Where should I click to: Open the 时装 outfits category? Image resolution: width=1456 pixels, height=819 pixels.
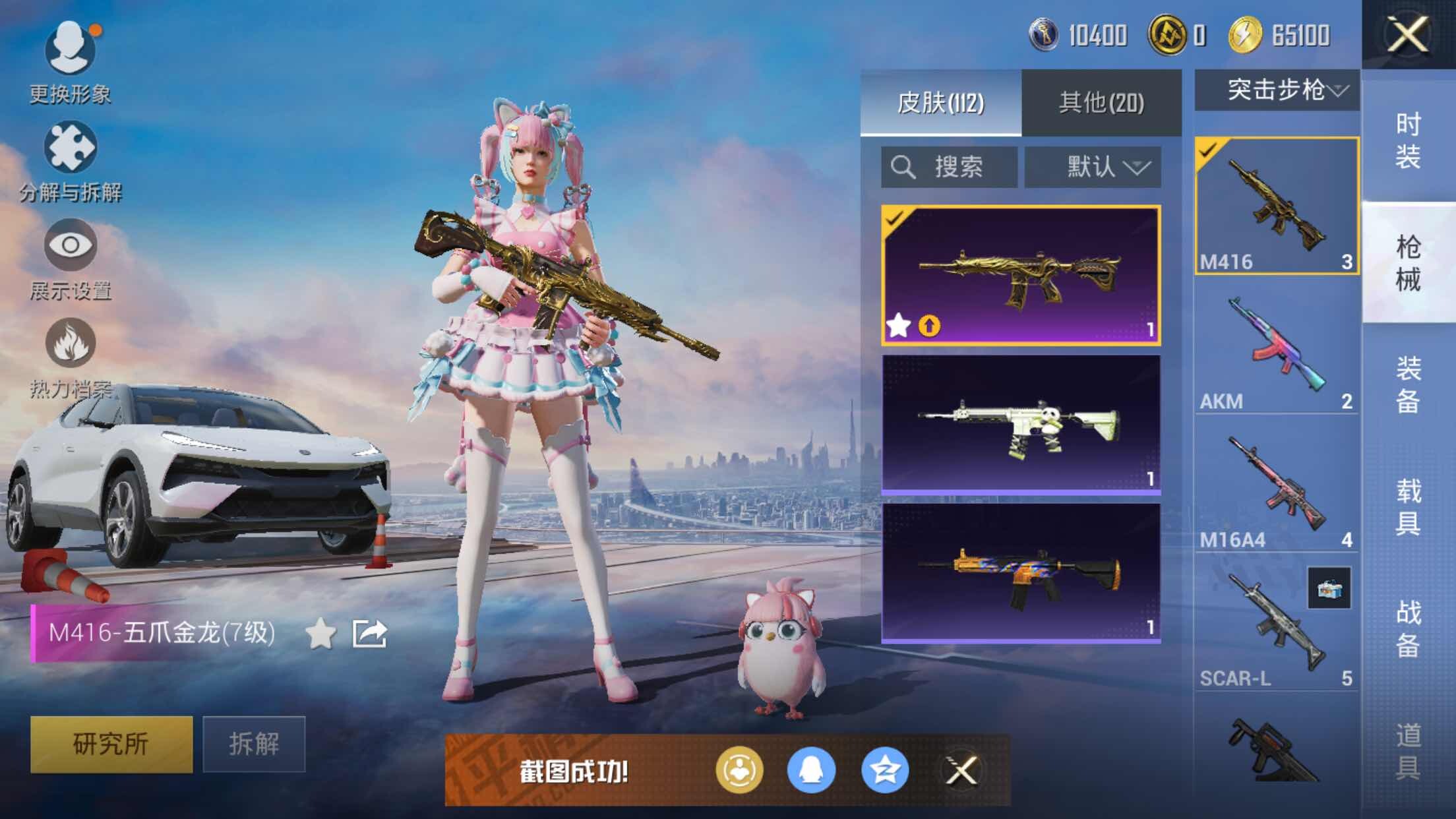pos(1408,140)
